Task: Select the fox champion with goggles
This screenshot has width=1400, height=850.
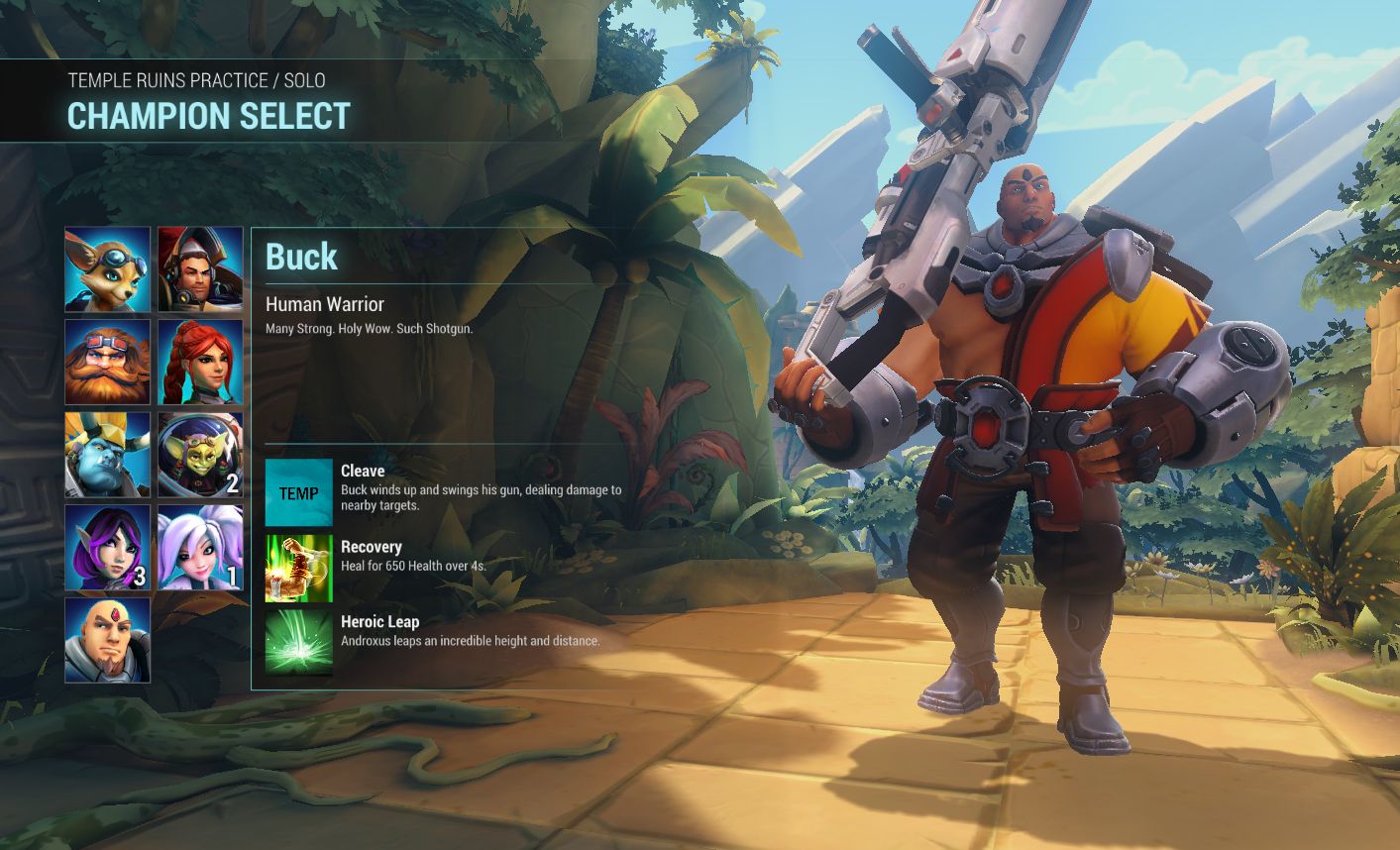Action: pos(108,269)
